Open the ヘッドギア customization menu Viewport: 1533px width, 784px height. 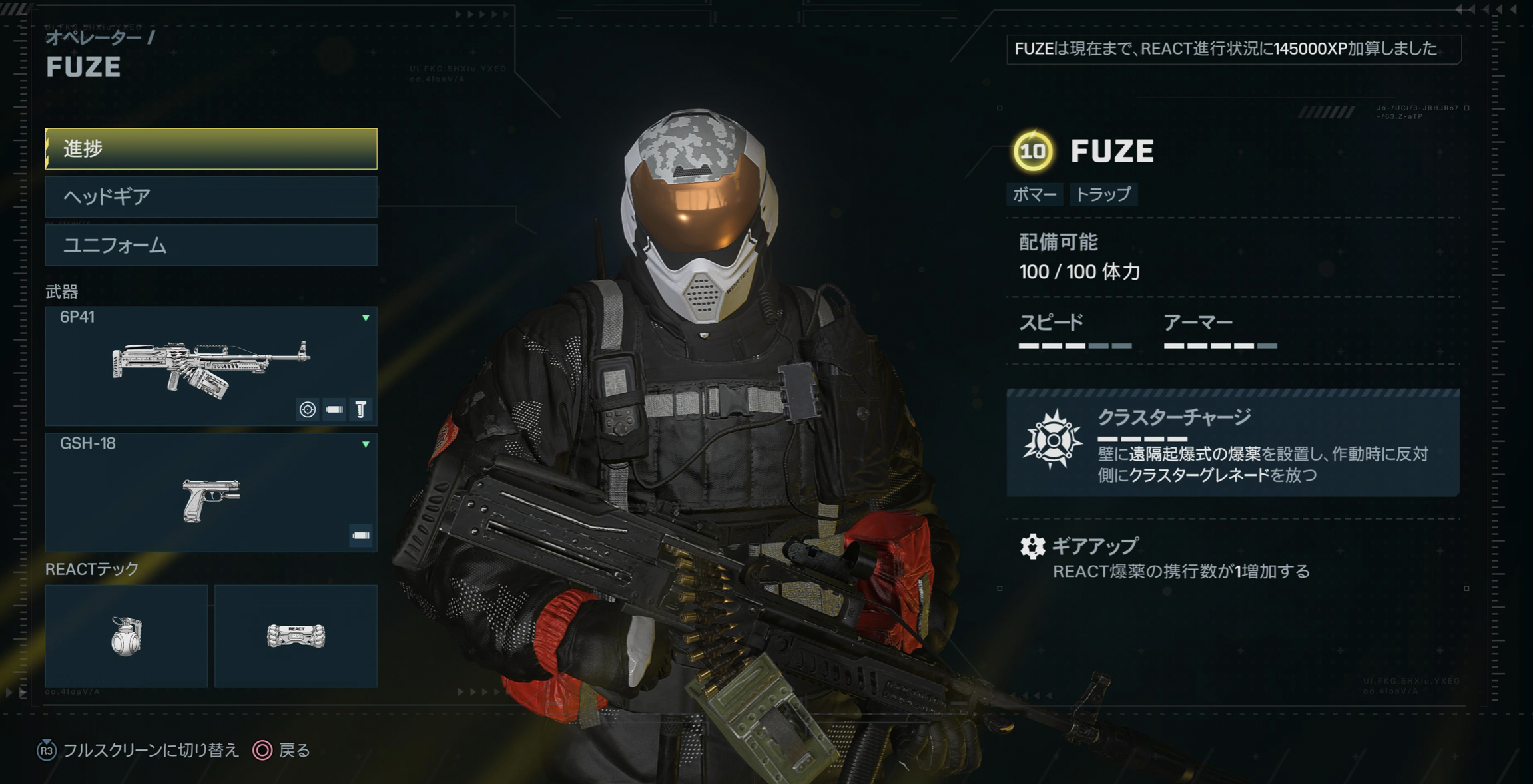coord(210,197)
